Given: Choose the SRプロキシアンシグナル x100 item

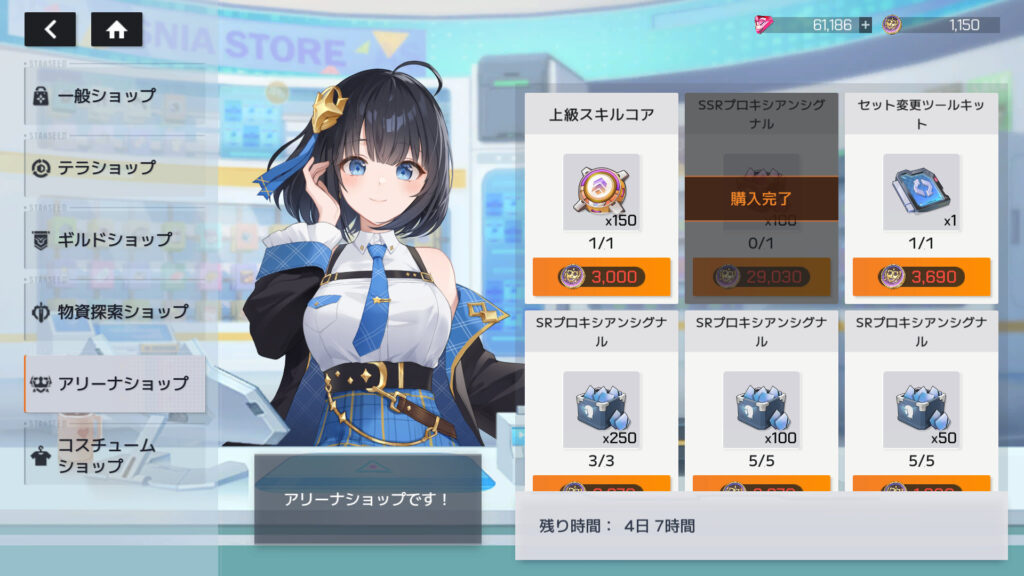Looking at the screenshot, I should pos(761,408).
